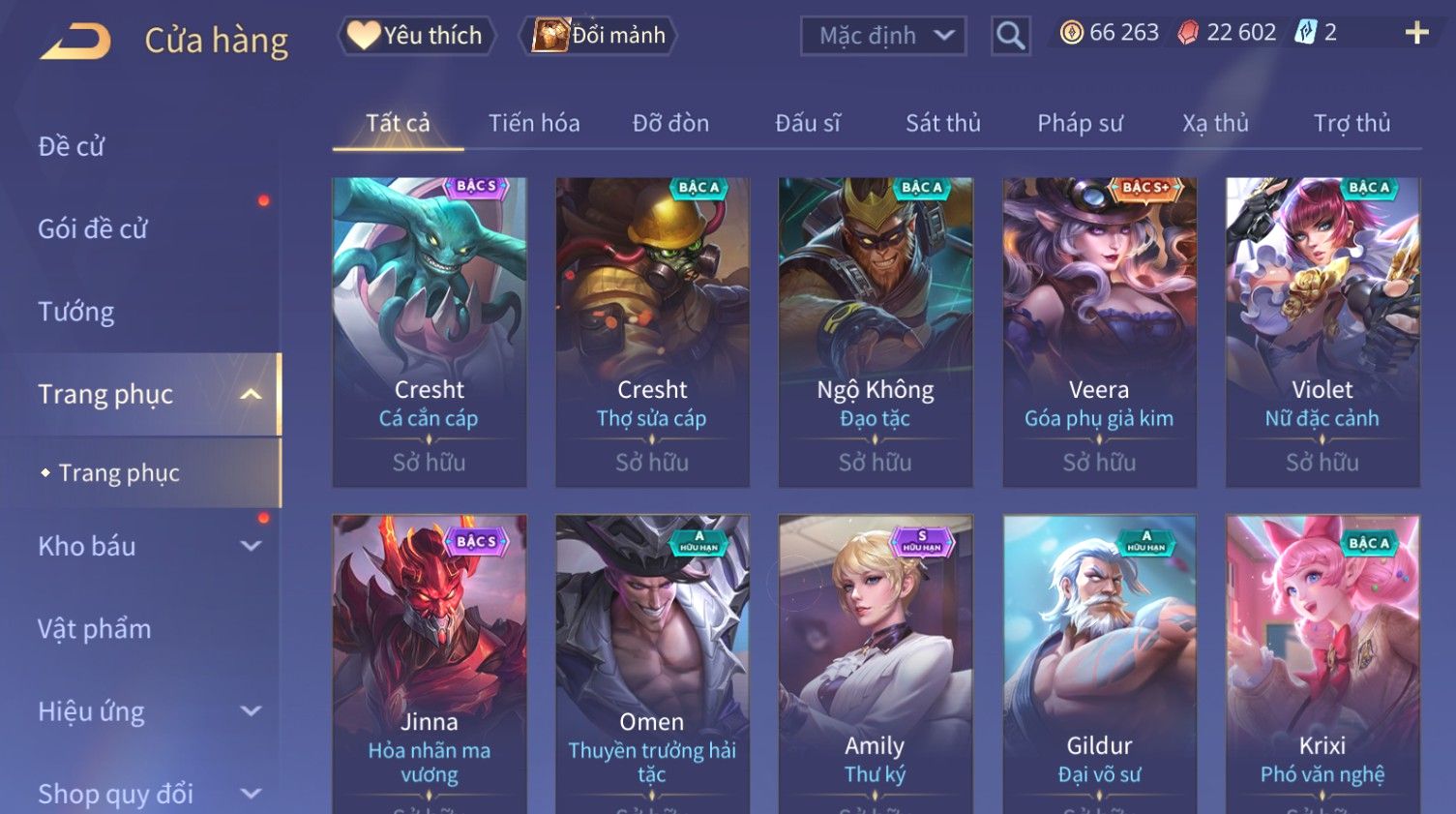Select the Veera Góa phụ giả kim skin
Image resolution: width=1456 pixels, height=814 pixels.
point(1099,331)
